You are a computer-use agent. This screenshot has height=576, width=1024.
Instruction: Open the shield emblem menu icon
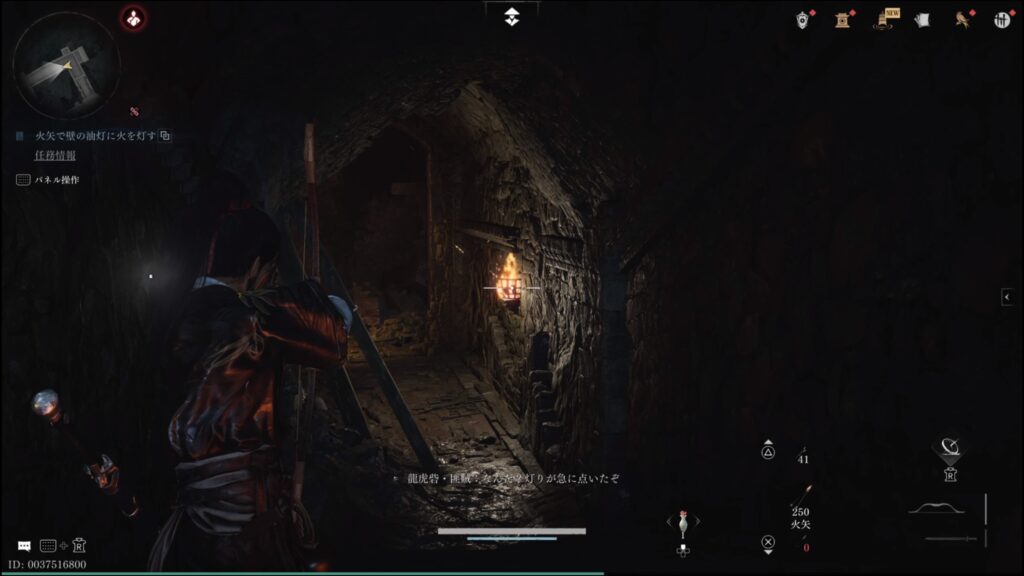(802, 19)
